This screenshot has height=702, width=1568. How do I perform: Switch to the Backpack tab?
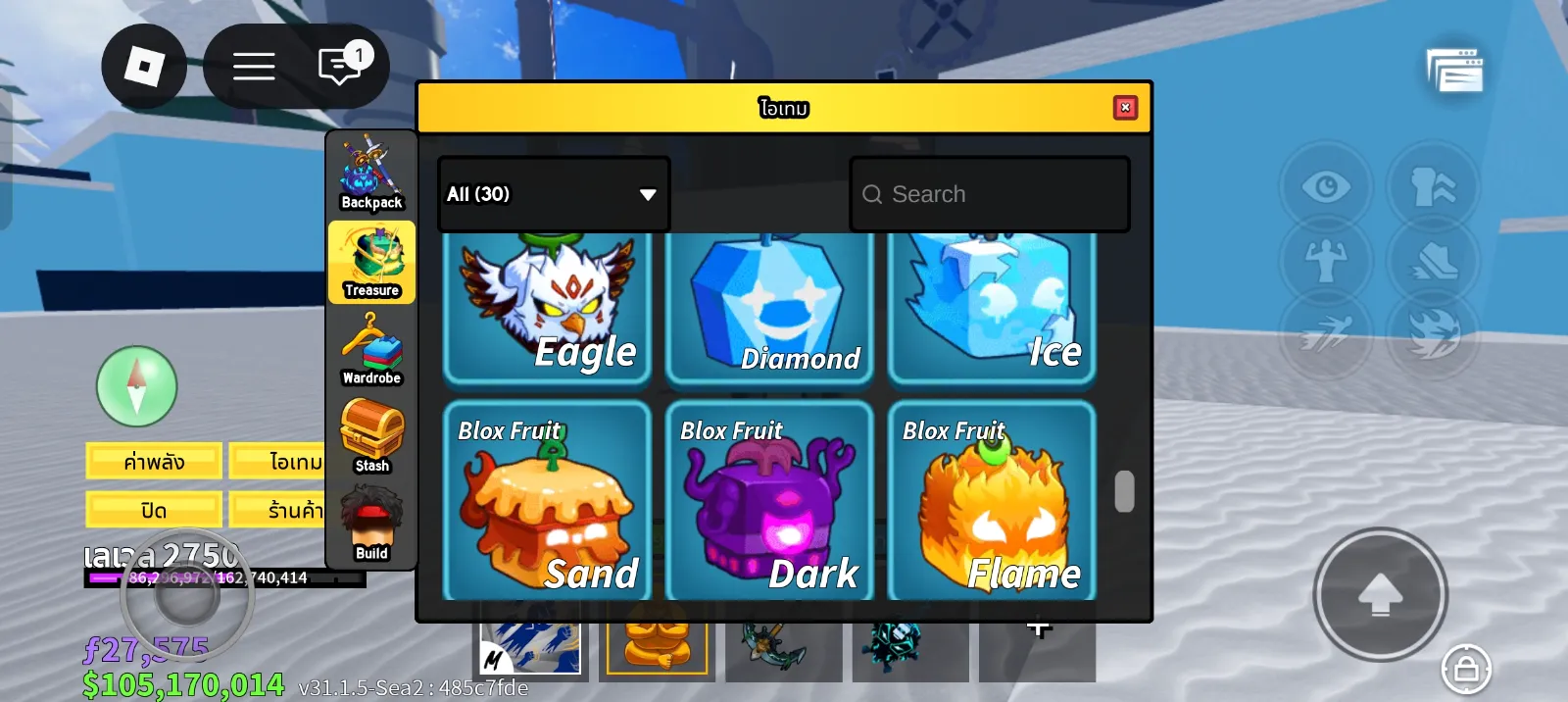point(371,175)
